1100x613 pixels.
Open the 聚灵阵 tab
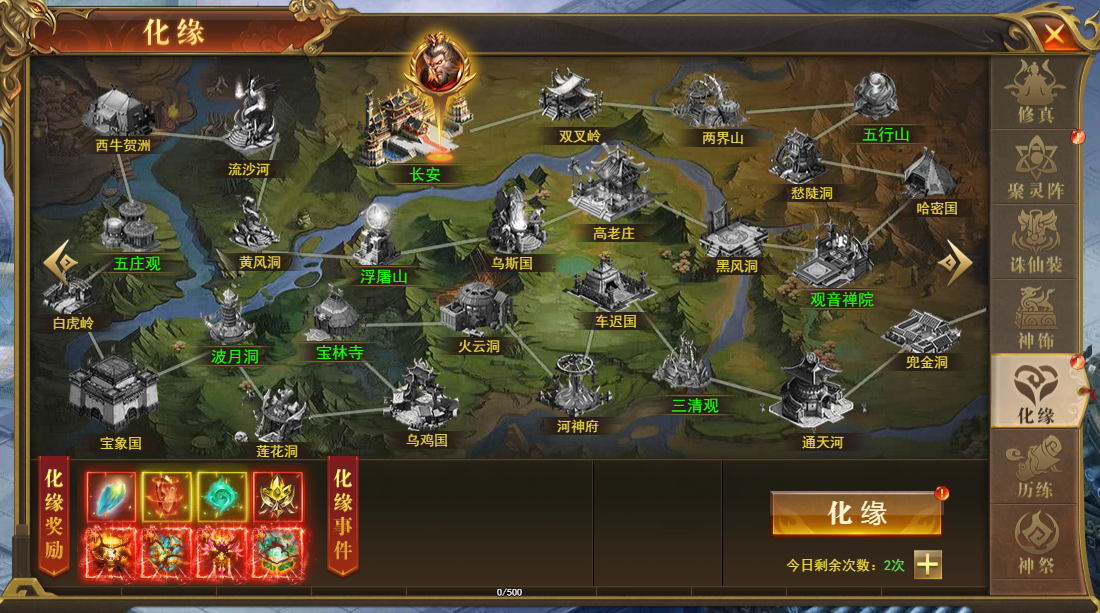pos(1035,167)
